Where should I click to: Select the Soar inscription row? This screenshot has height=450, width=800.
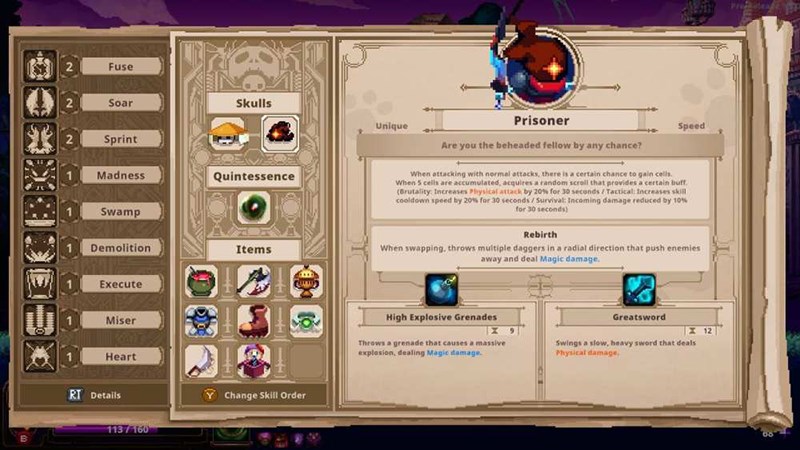coord(121,103)
